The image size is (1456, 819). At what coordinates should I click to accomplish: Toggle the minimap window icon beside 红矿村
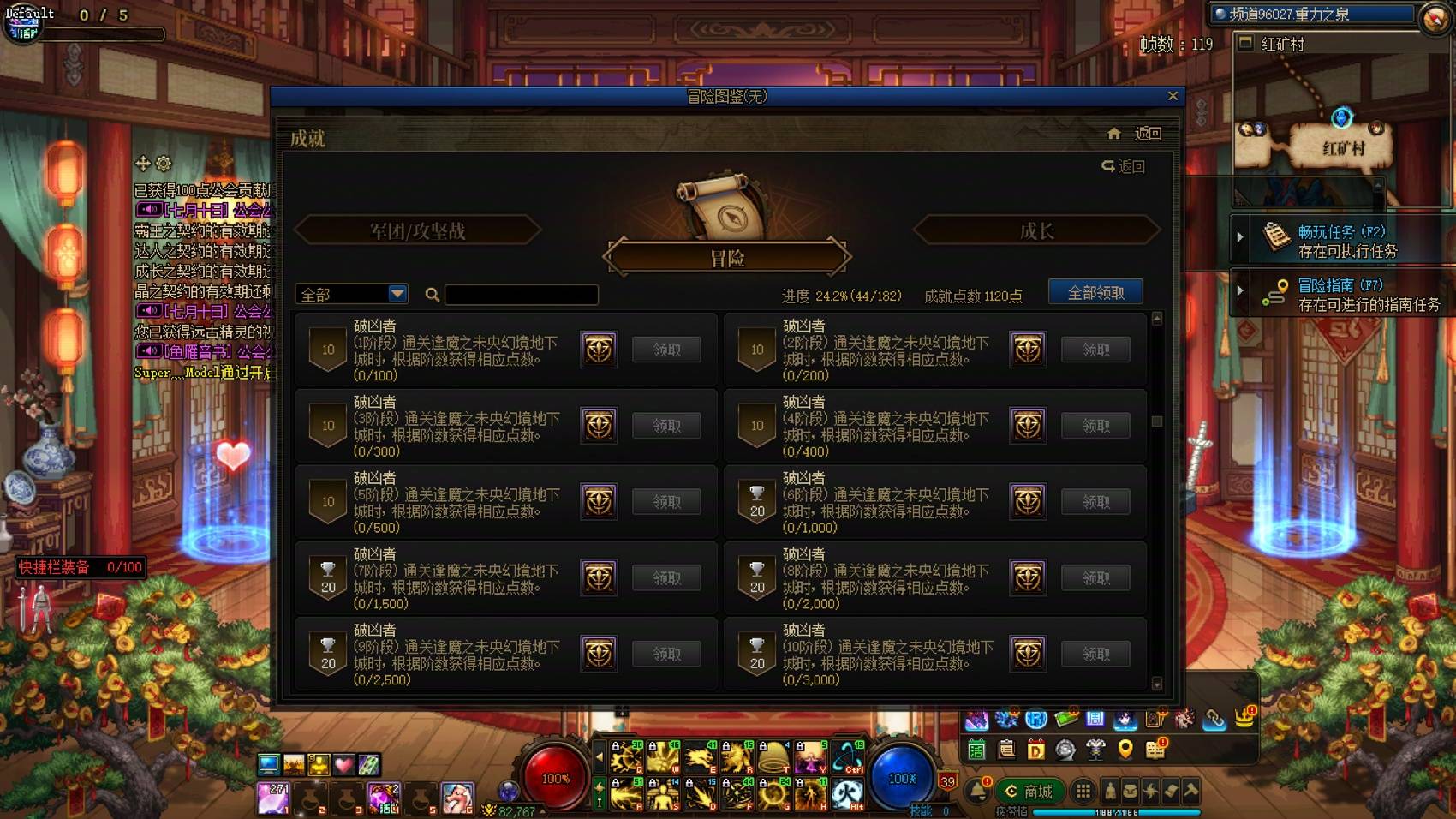pos(1246,44)
